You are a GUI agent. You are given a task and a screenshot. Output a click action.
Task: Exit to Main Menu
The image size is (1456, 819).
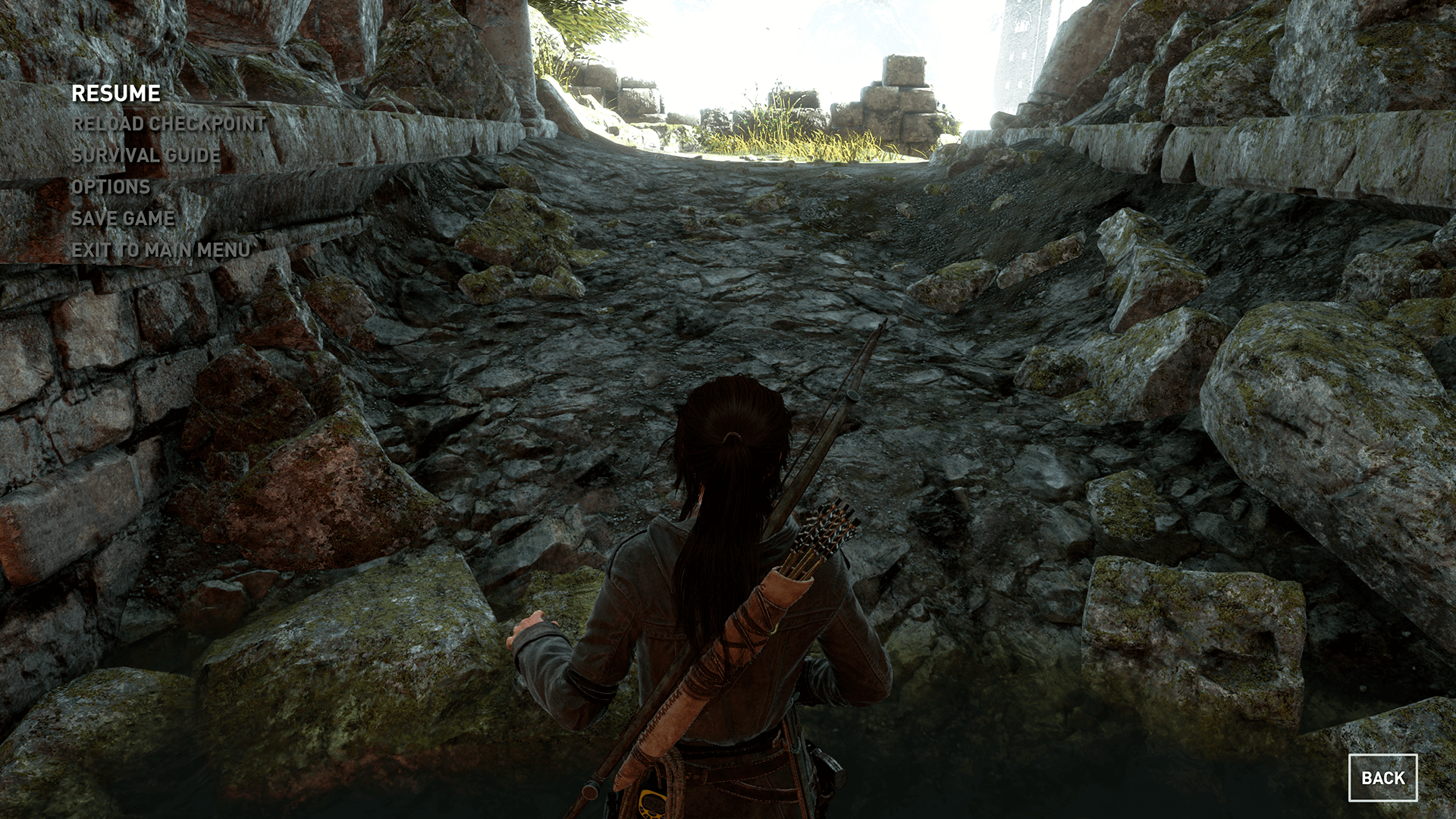[161, 250]
